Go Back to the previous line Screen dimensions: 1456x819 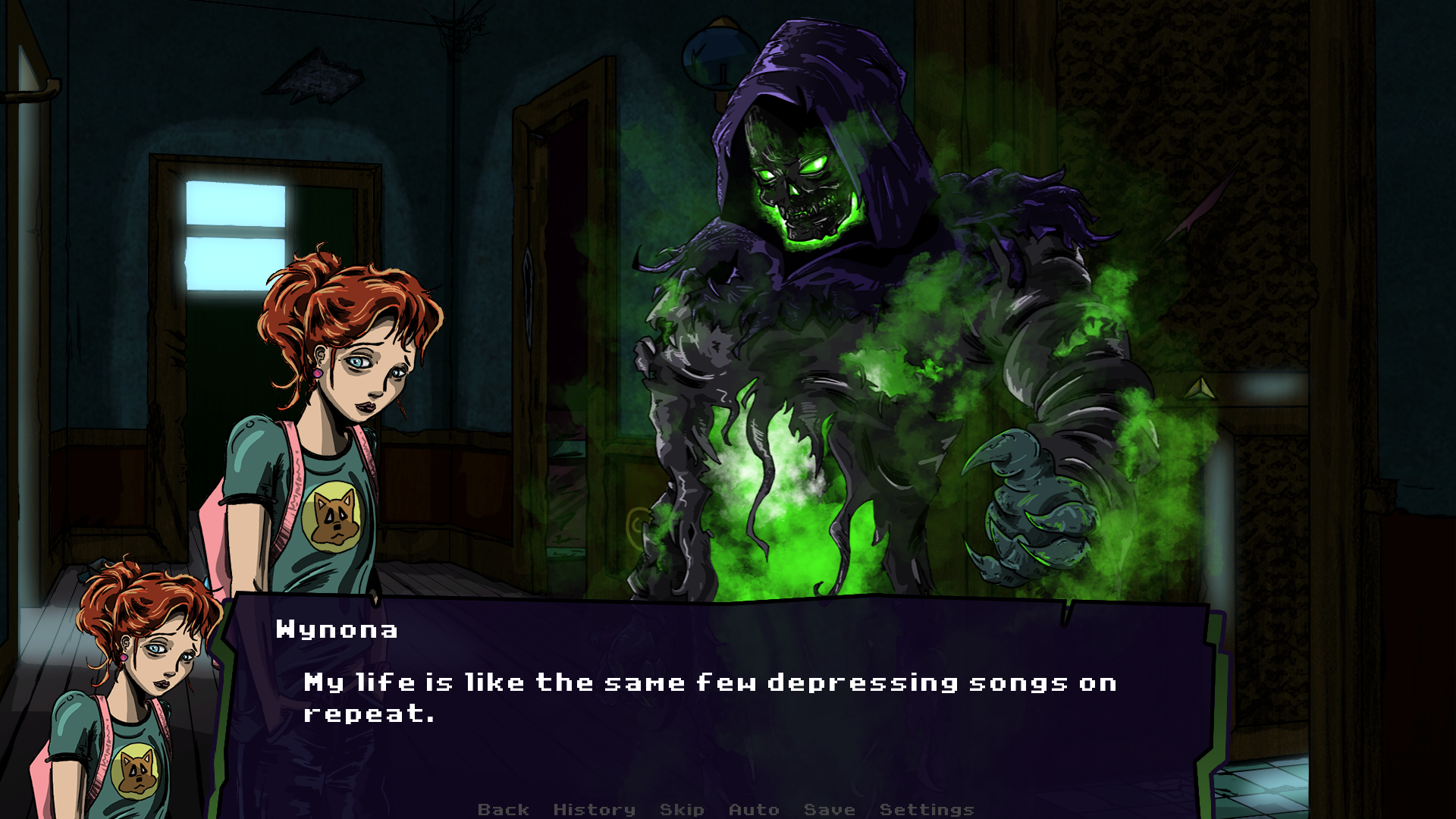[x=504, y=809]
